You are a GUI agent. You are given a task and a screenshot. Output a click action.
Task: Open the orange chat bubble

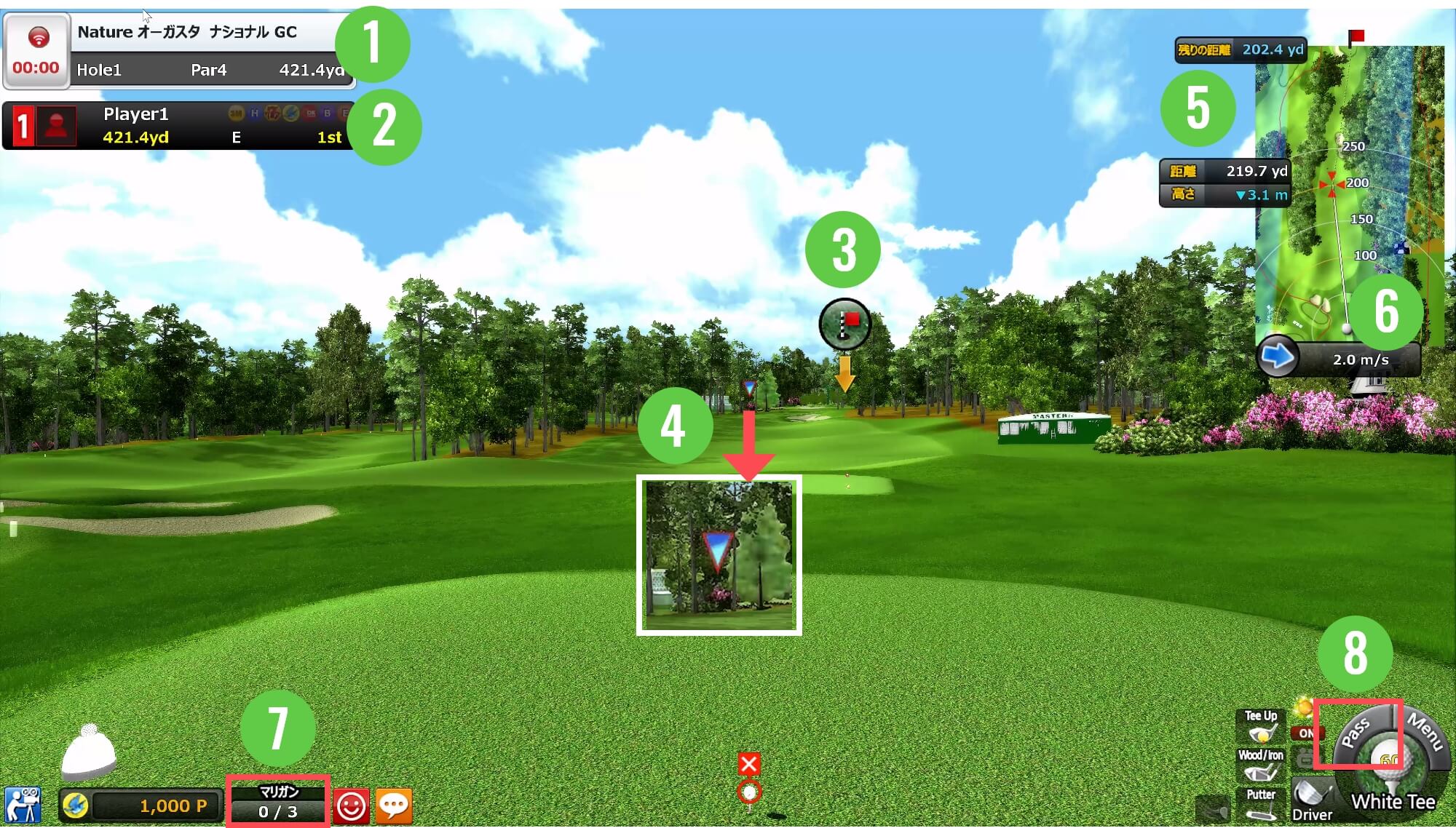(394, 806)
